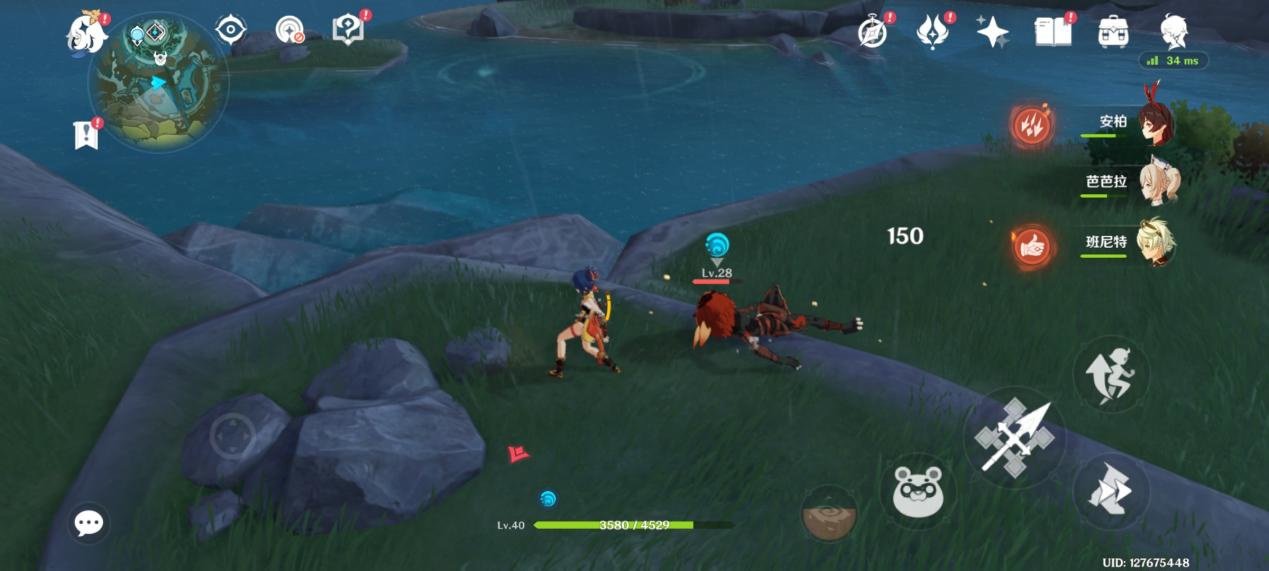
Task: Open the circular minimap
Action: [158, 82]
